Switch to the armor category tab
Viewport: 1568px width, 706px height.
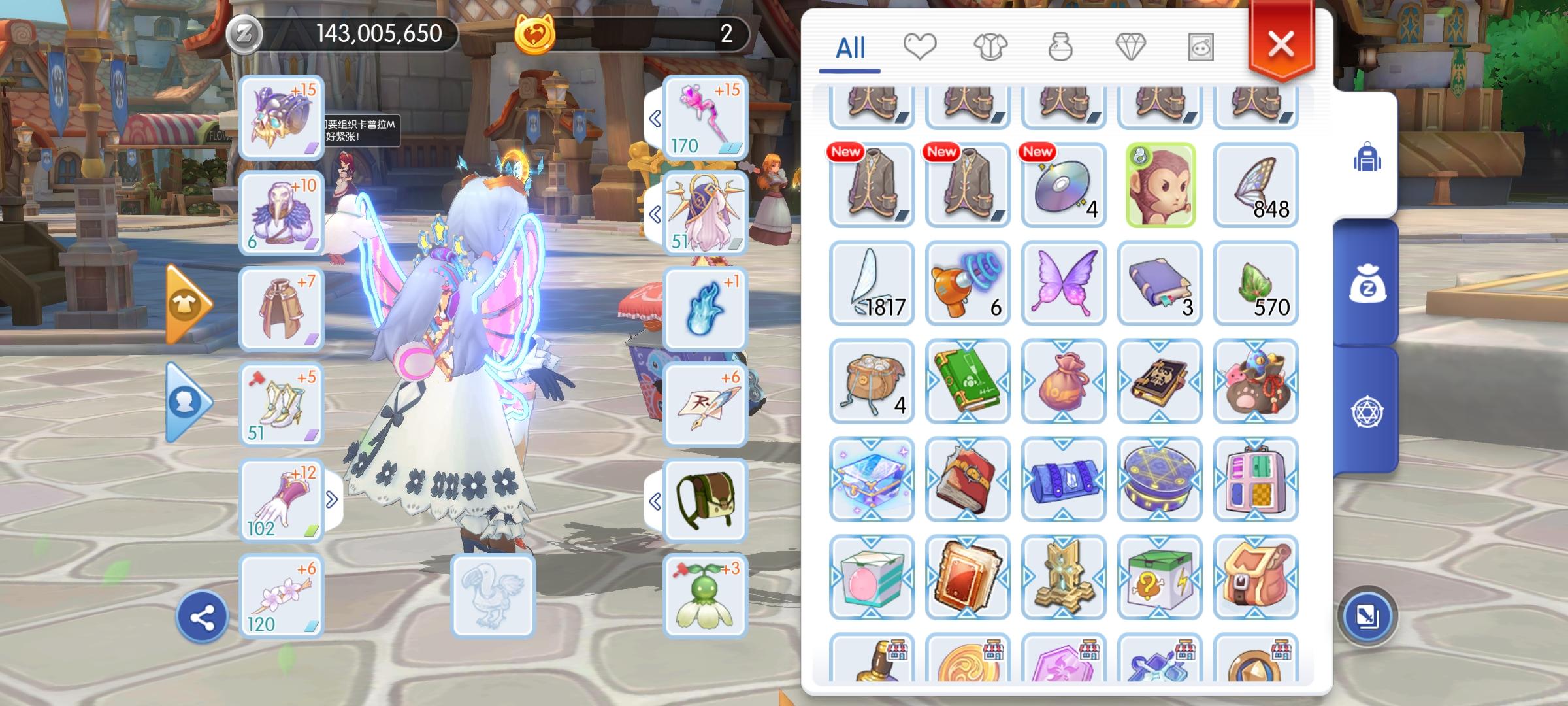[x=992, y=46]
